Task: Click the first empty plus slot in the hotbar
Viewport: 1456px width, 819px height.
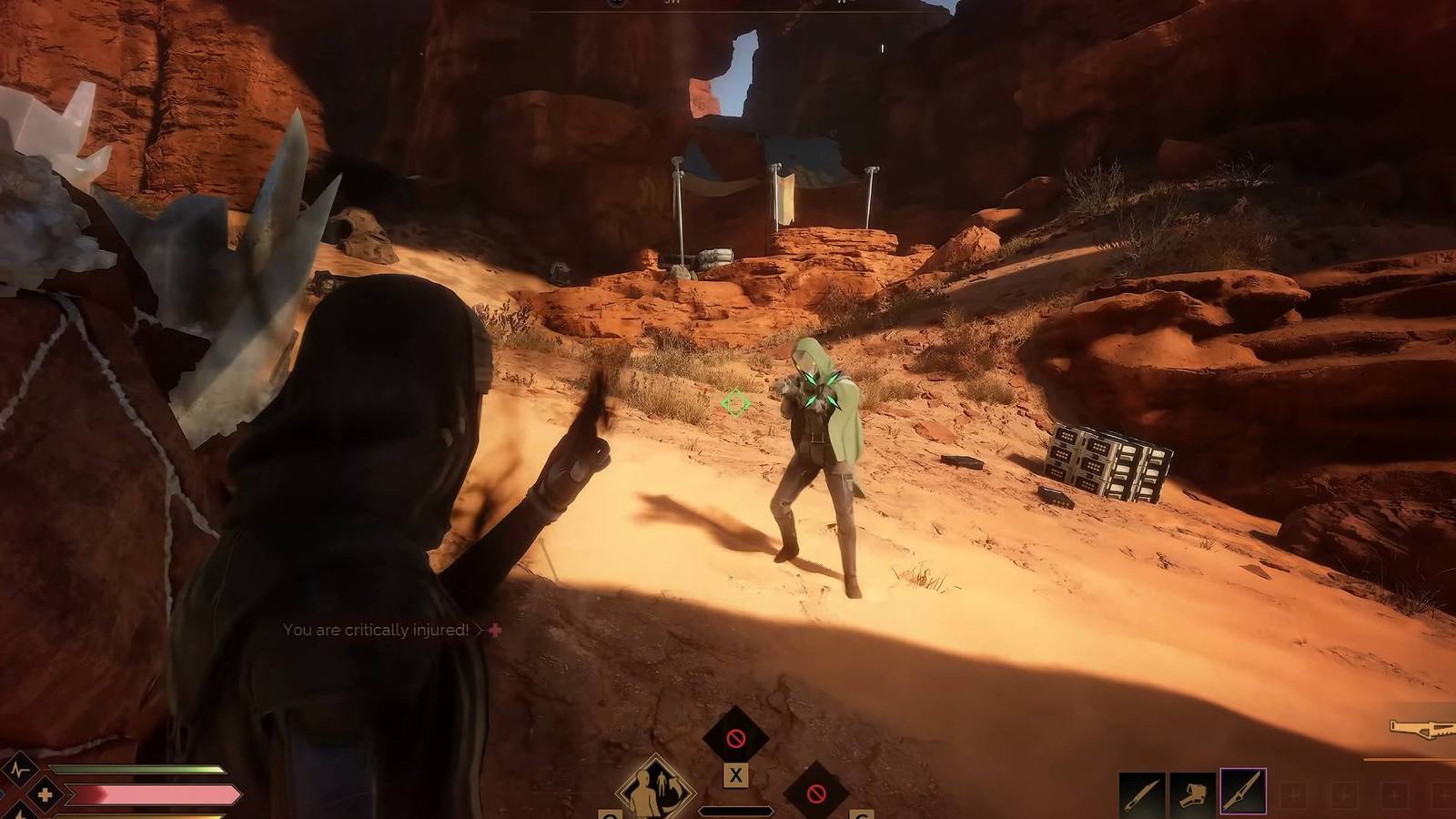Action: (1294, 794)
